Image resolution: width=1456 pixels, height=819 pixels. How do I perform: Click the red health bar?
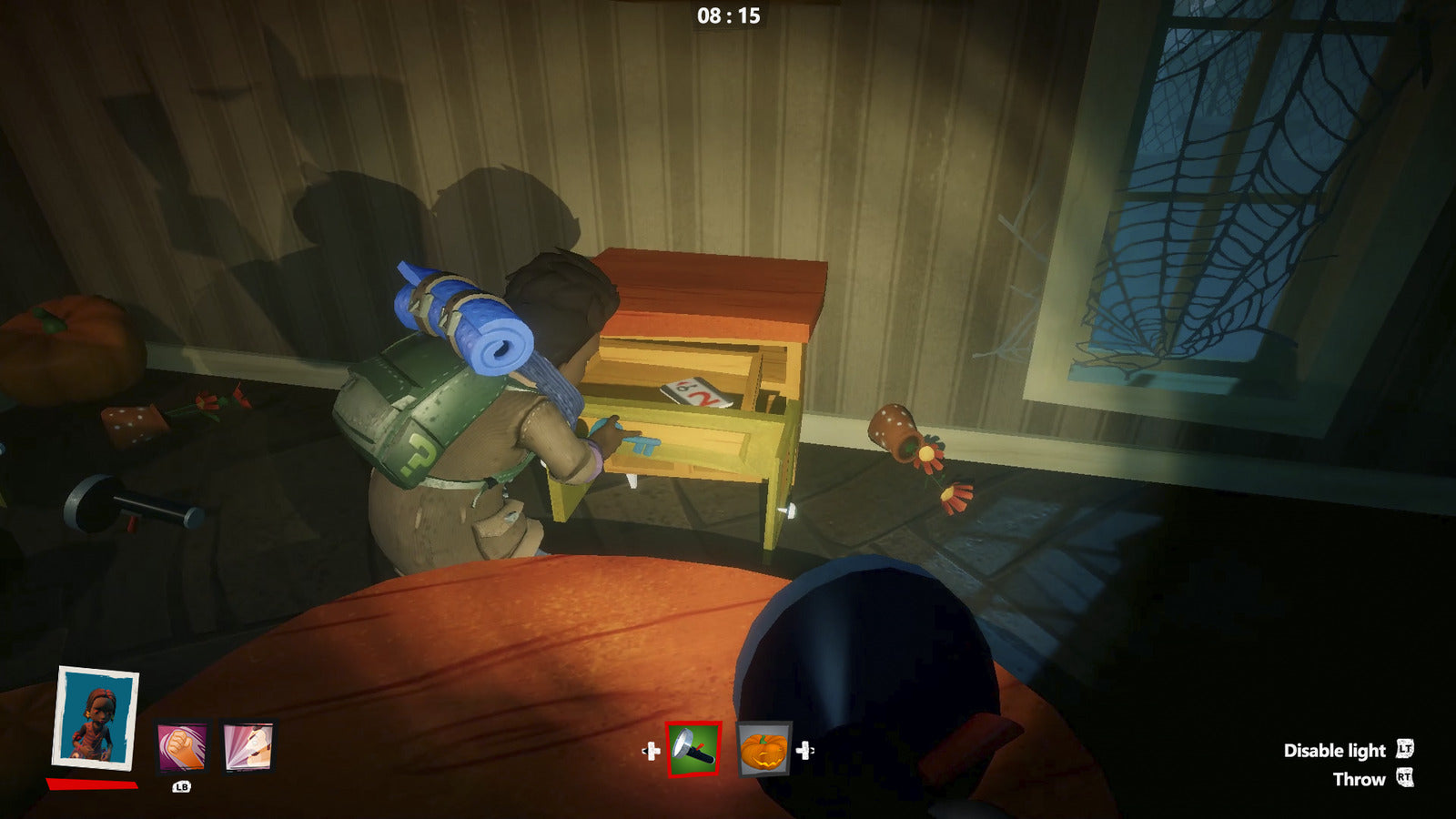click(x=91, y=784)
